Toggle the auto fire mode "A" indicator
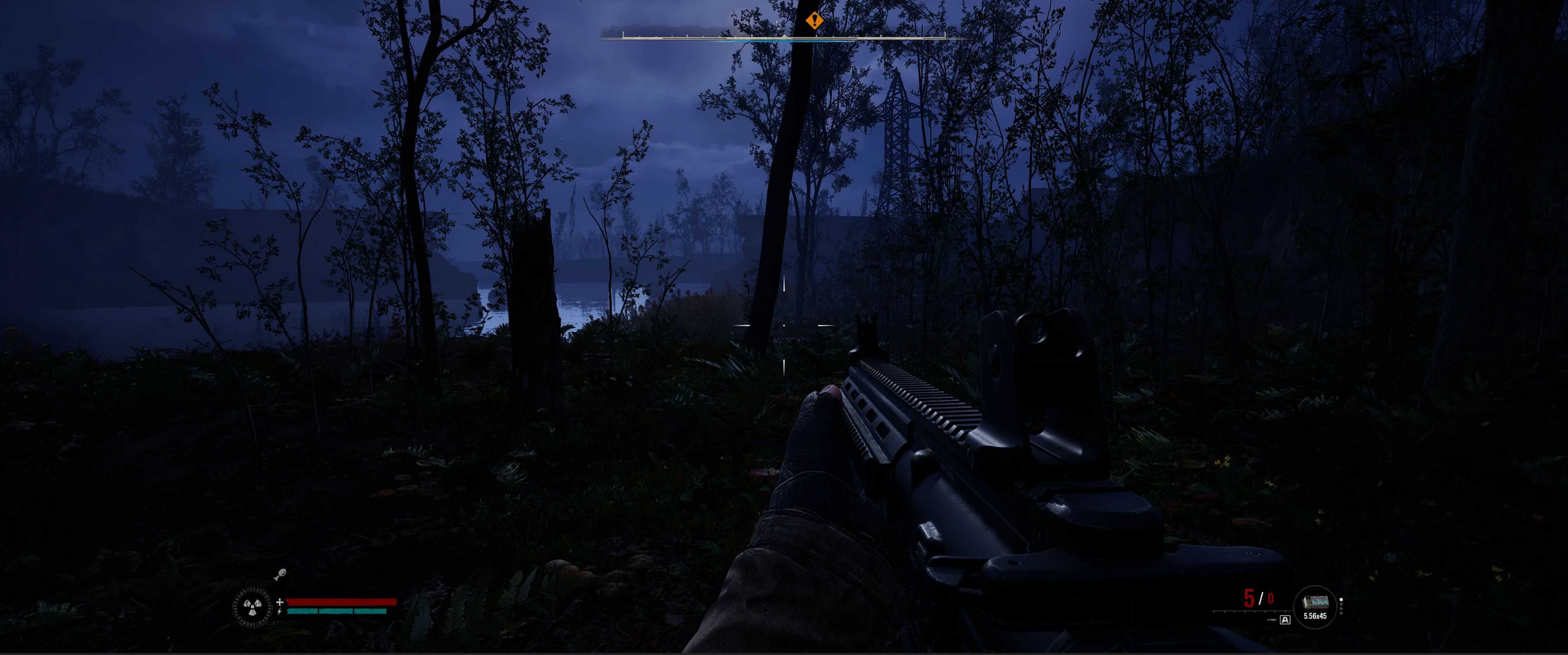Image resolution: width=1568 pixels, height=655 pixels. 1285,620
